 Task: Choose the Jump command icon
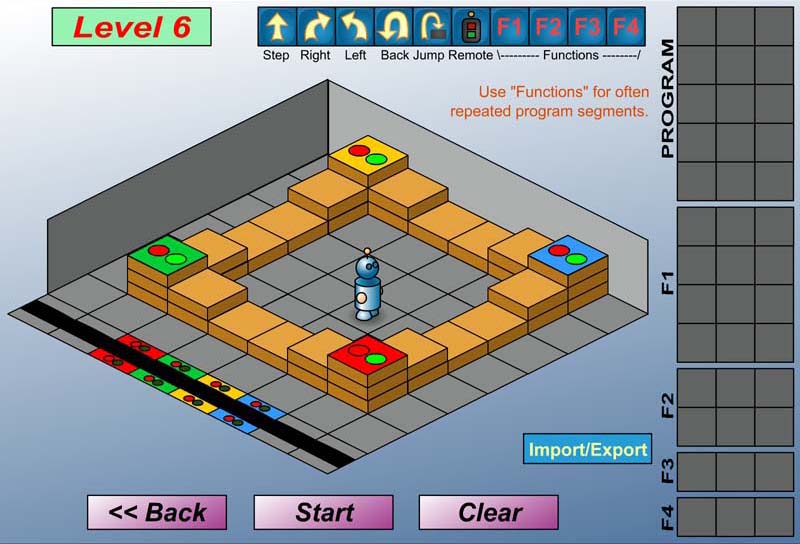point(432,26)
